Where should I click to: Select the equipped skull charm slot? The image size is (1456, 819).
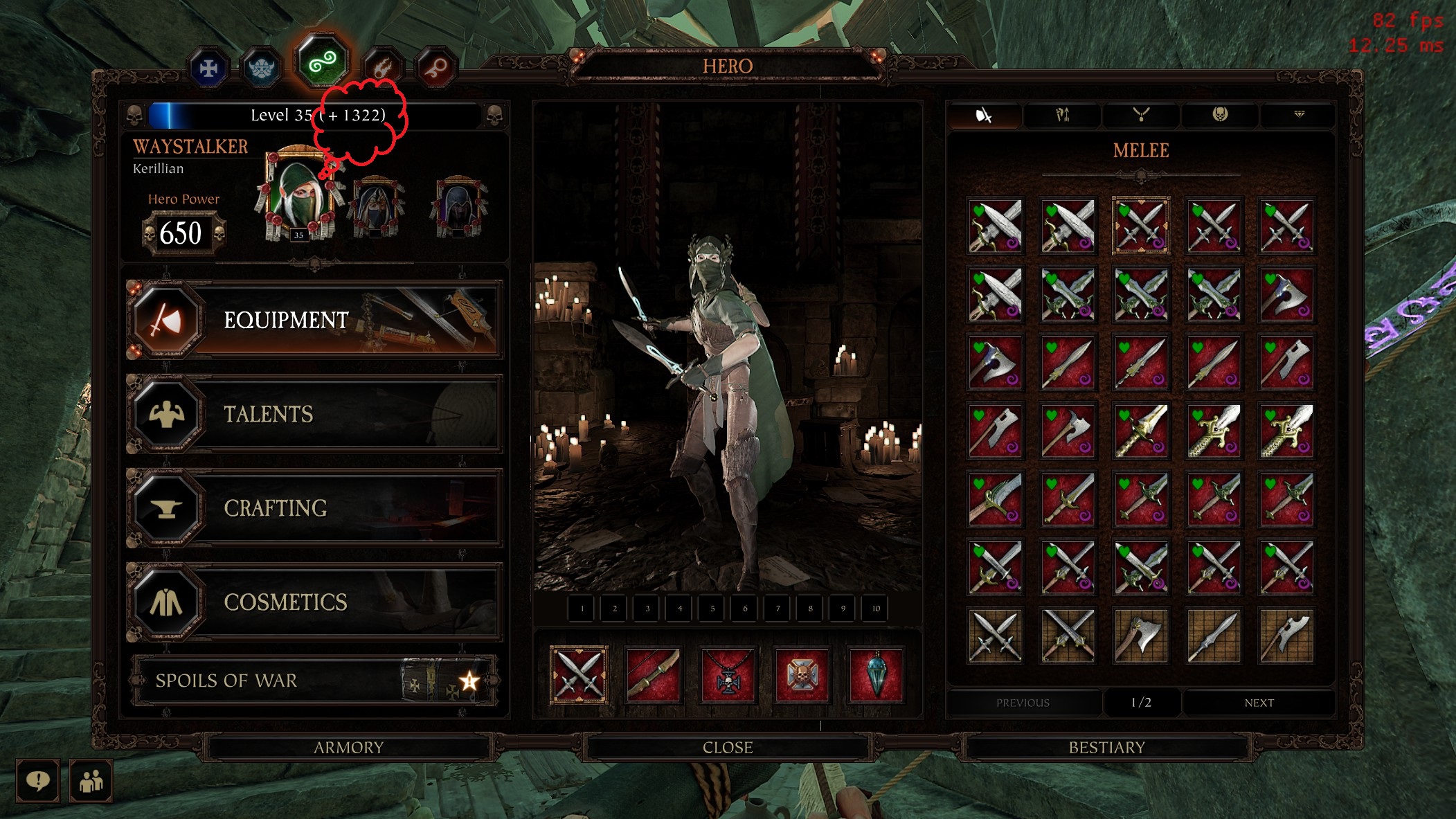pos(802,675)
